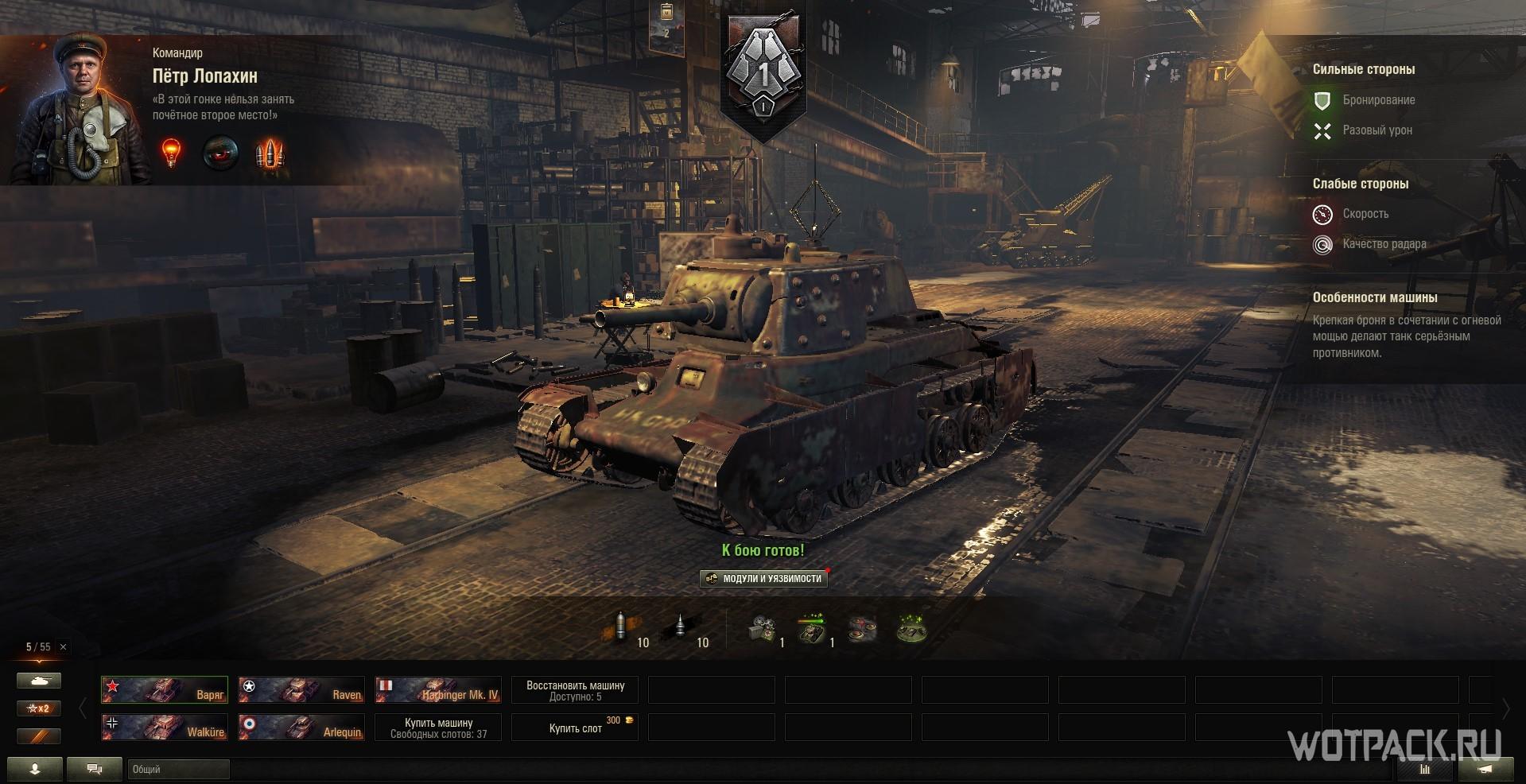
Task: Click the red eye commander perk
Action: tap(220, 153)
